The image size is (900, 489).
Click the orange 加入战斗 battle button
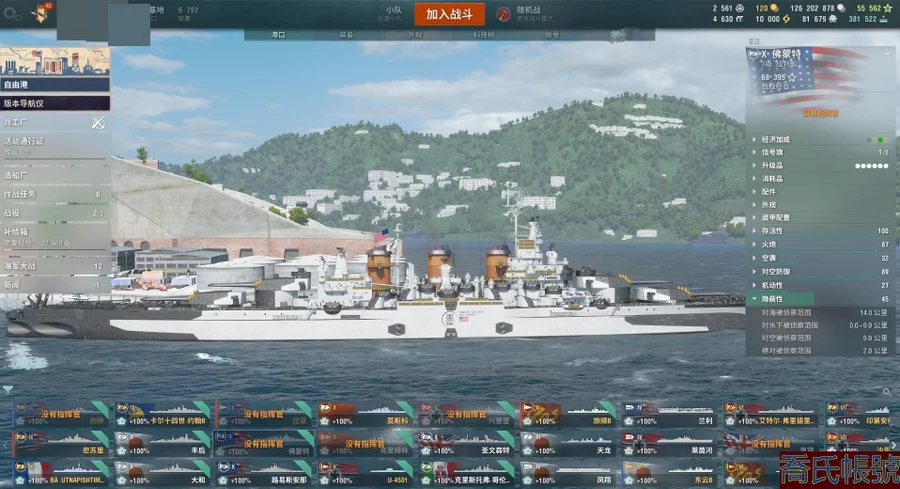pyautogui.click(x=454, y=14)
